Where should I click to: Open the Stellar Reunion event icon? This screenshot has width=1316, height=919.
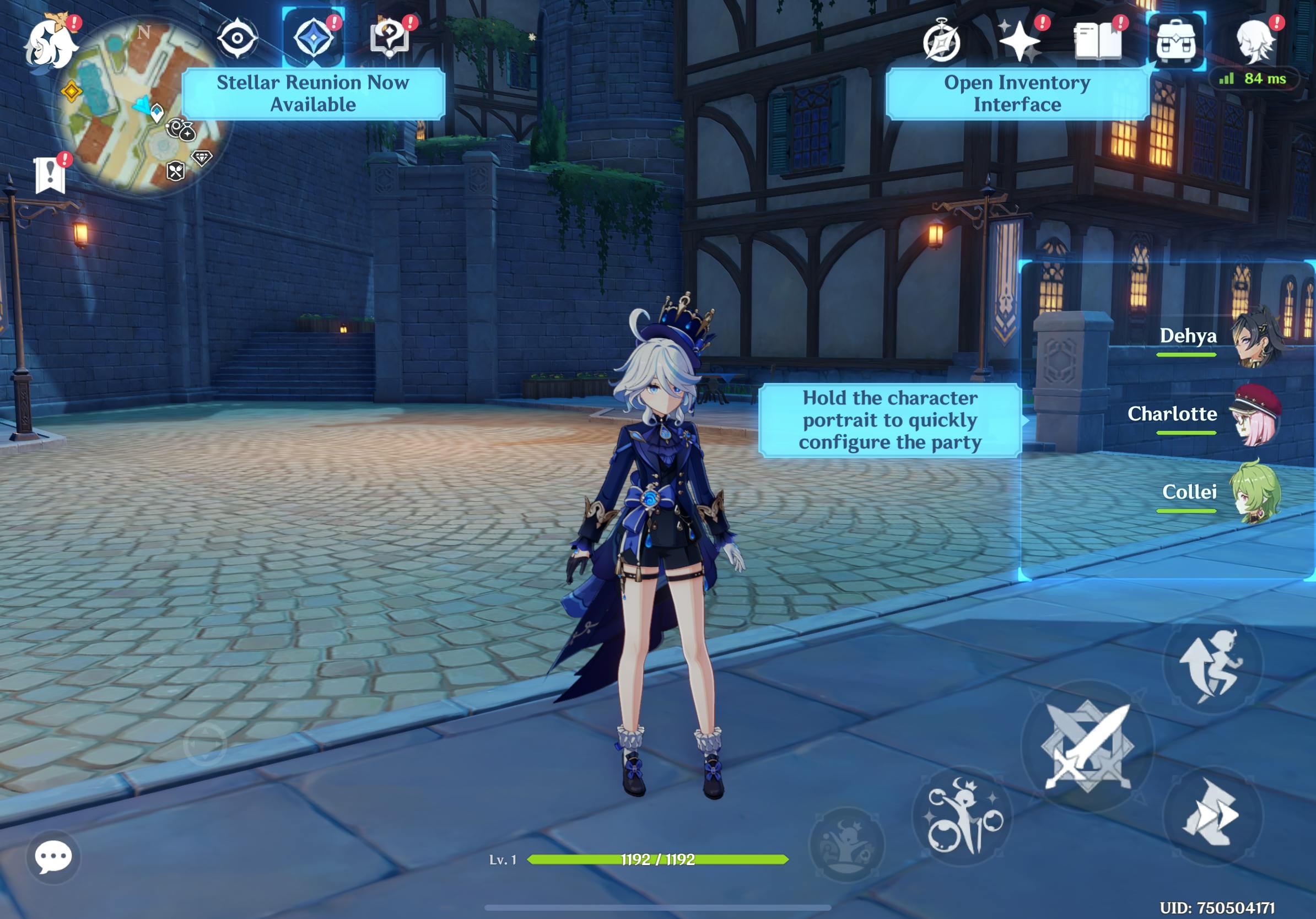click(x=314, y=39)
